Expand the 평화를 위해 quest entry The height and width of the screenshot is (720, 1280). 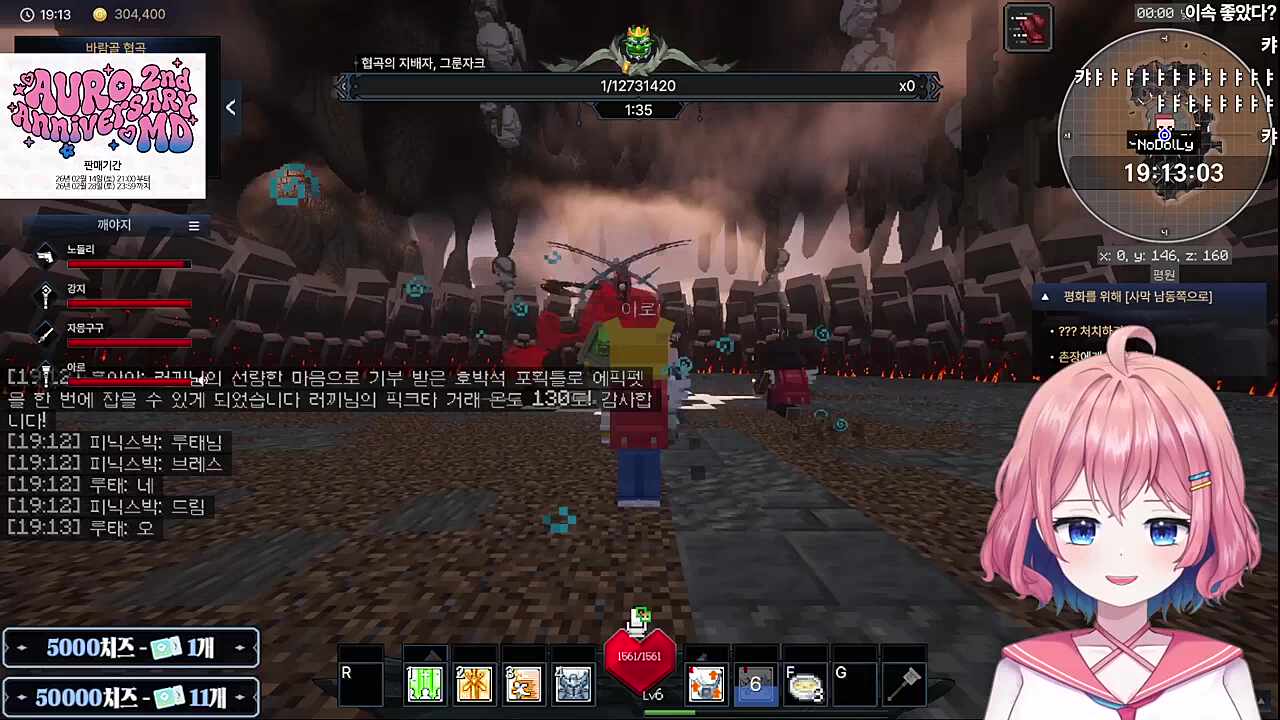click(x=1044, y=296)
